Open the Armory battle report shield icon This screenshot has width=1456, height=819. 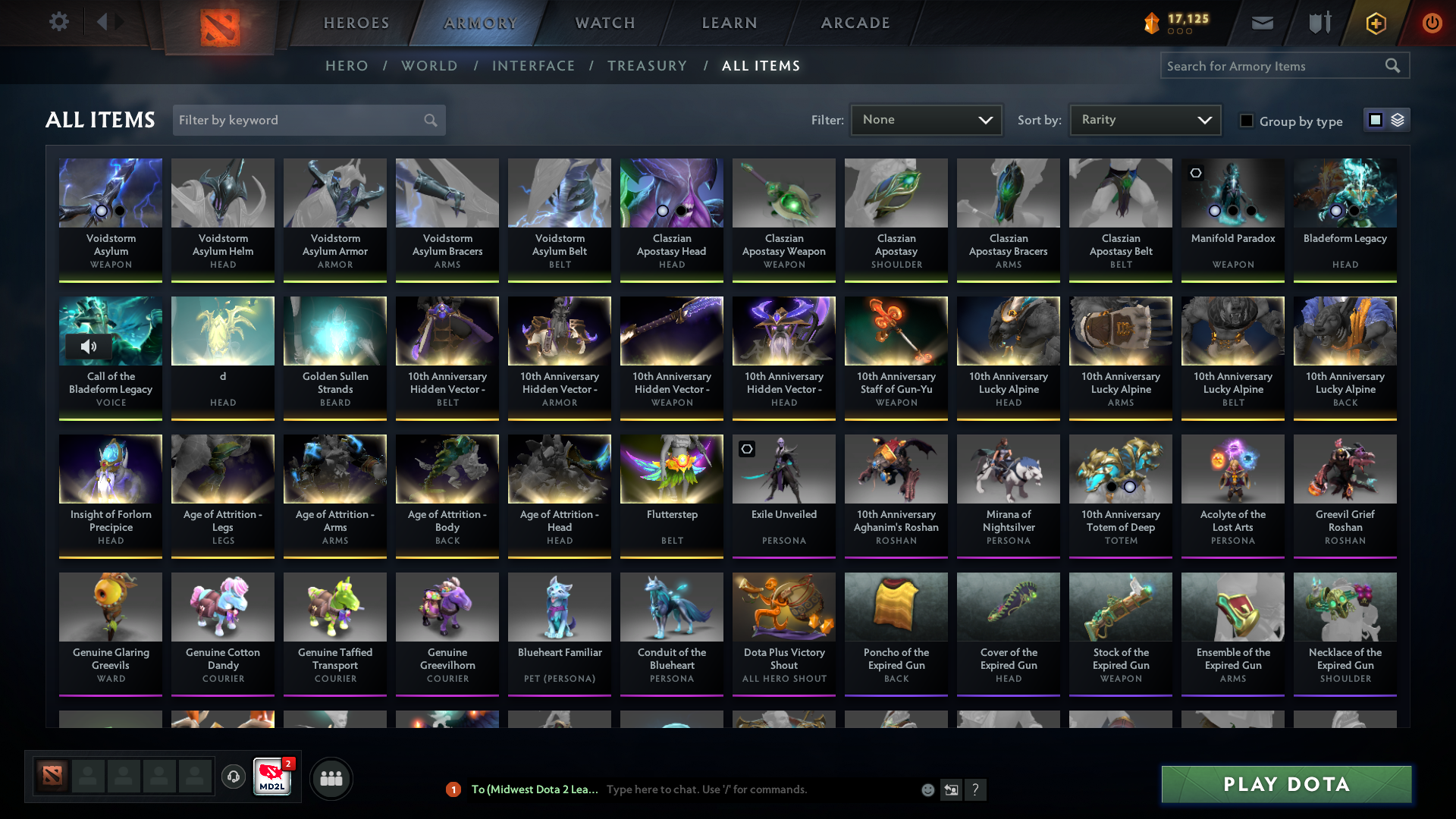[x=1319, y=23]
